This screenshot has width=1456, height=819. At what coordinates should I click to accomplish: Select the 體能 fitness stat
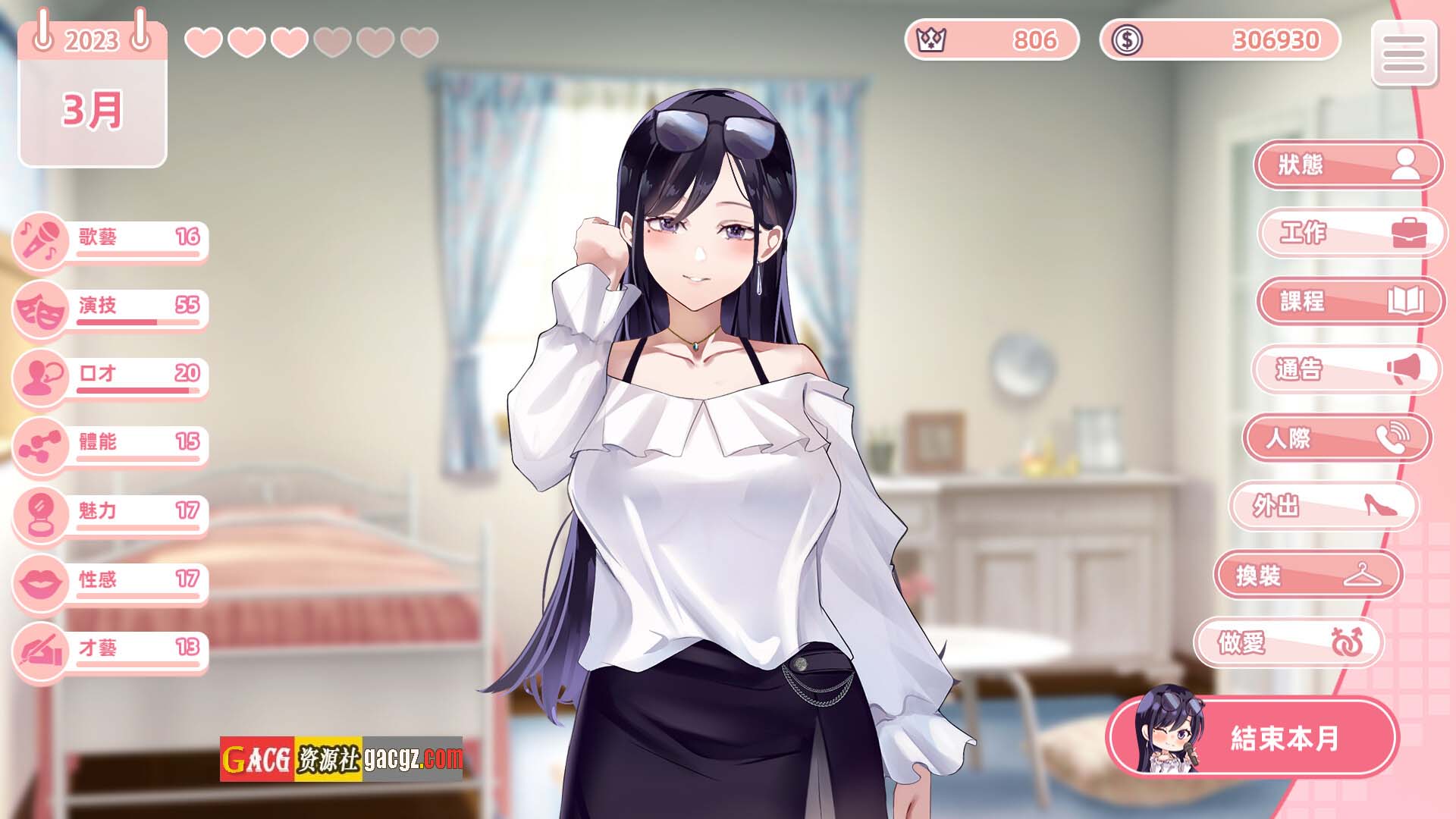[111, 444]
